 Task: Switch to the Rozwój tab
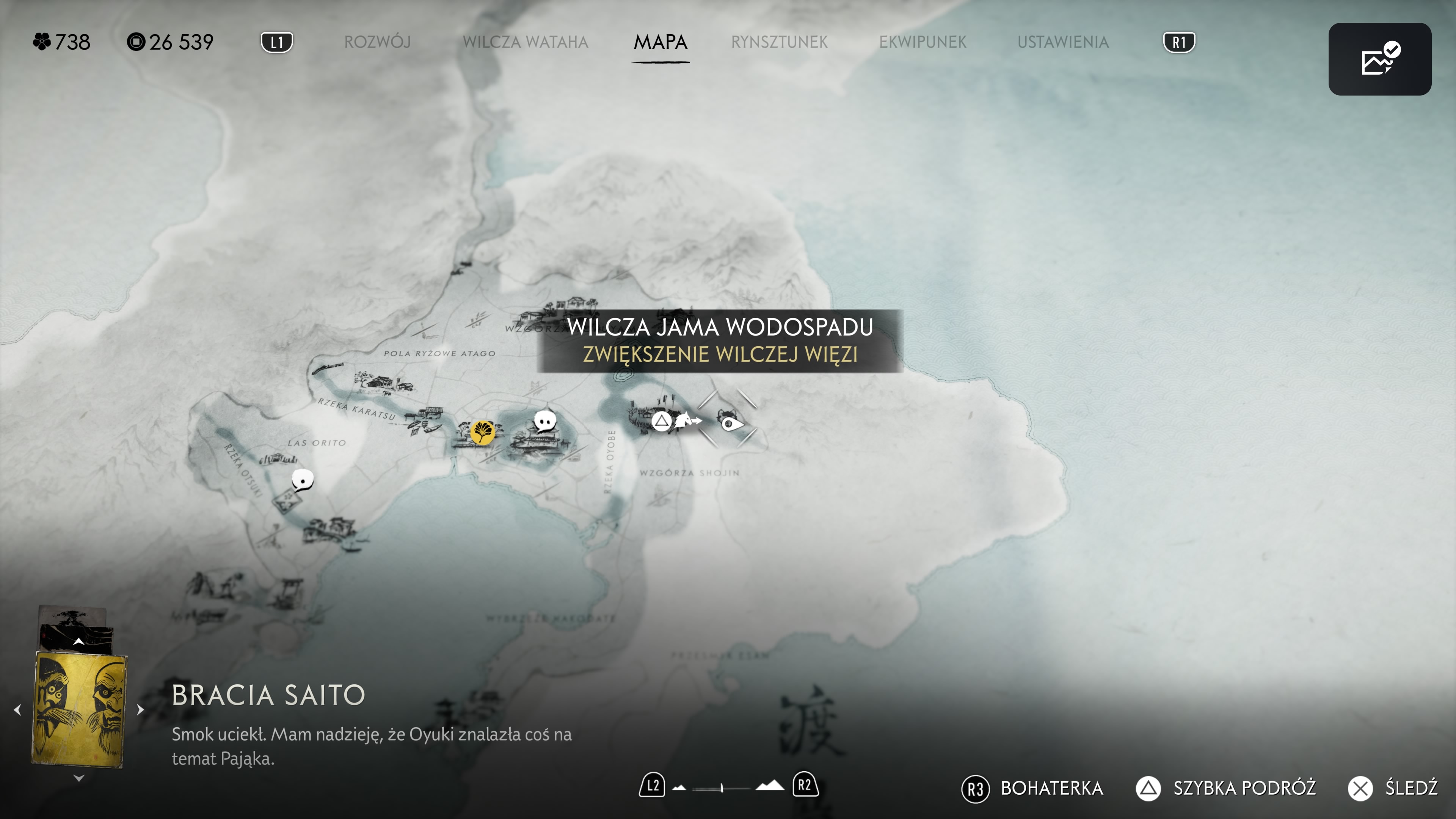377,42
